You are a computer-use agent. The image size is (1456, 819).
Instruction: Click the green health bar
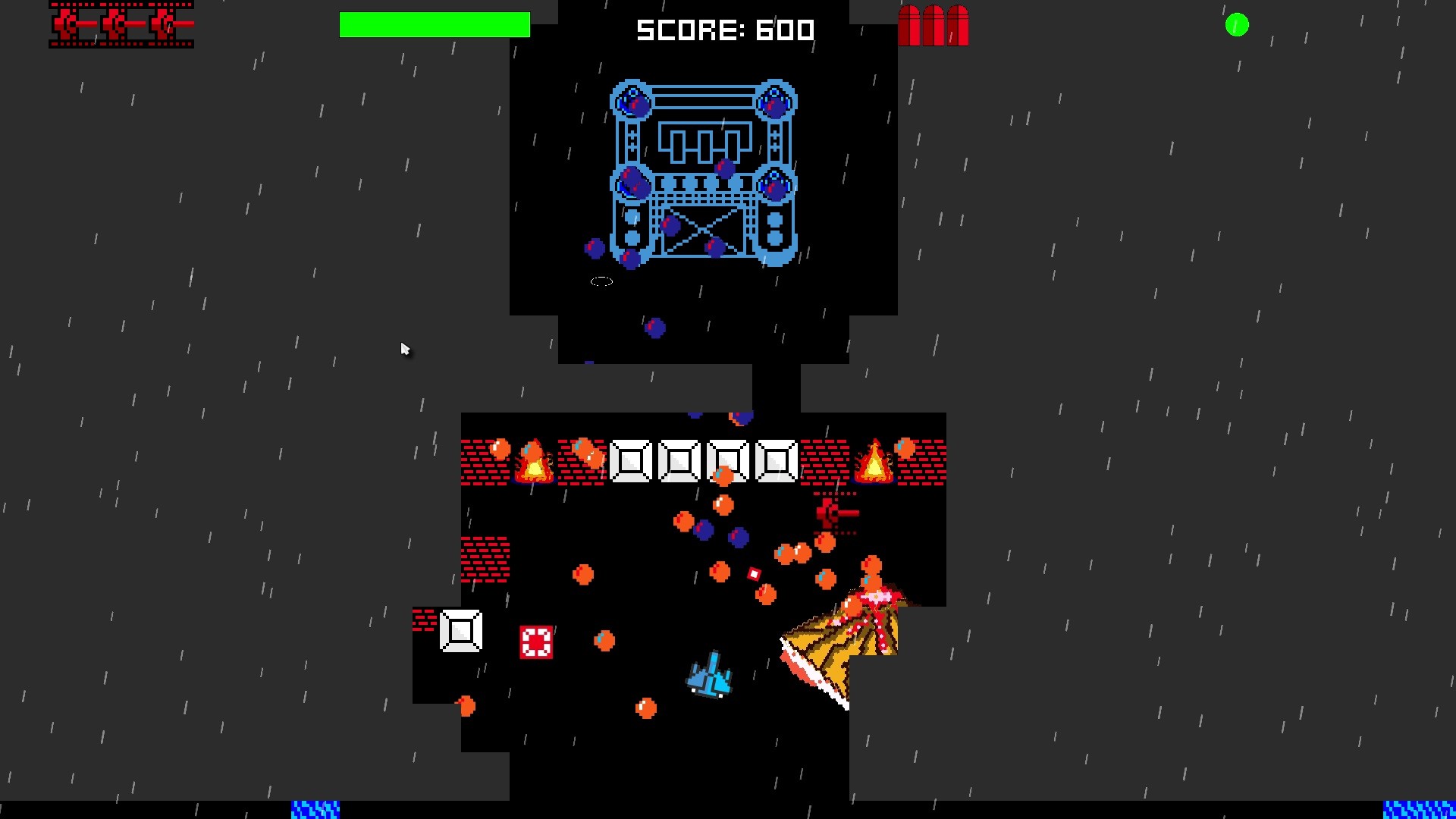(435, 25)
